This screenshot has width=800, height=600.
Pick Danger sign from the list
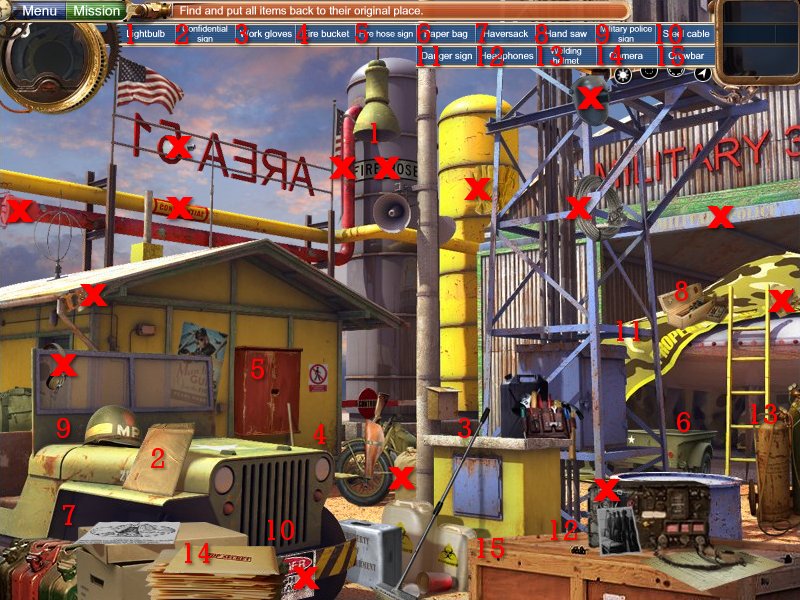(x=446, y=56)
